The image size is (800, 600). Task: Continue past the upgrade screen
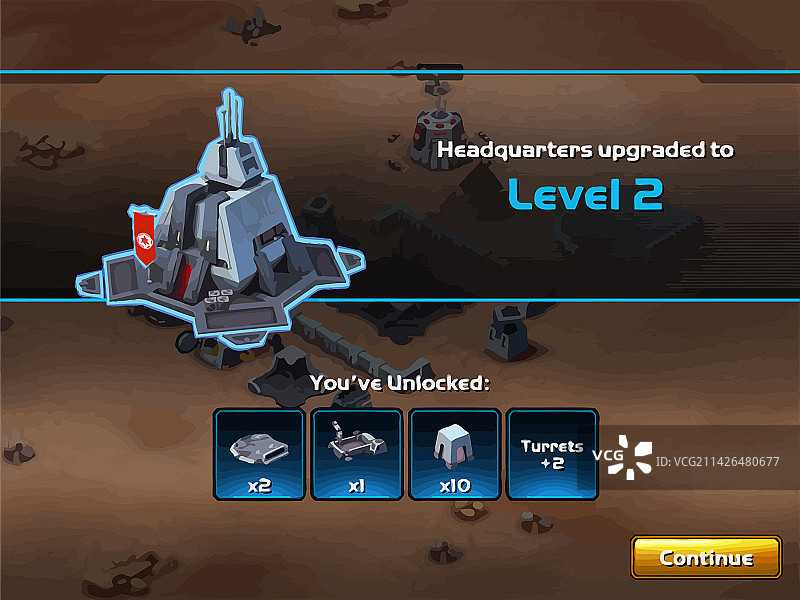(x=706, y=557)
